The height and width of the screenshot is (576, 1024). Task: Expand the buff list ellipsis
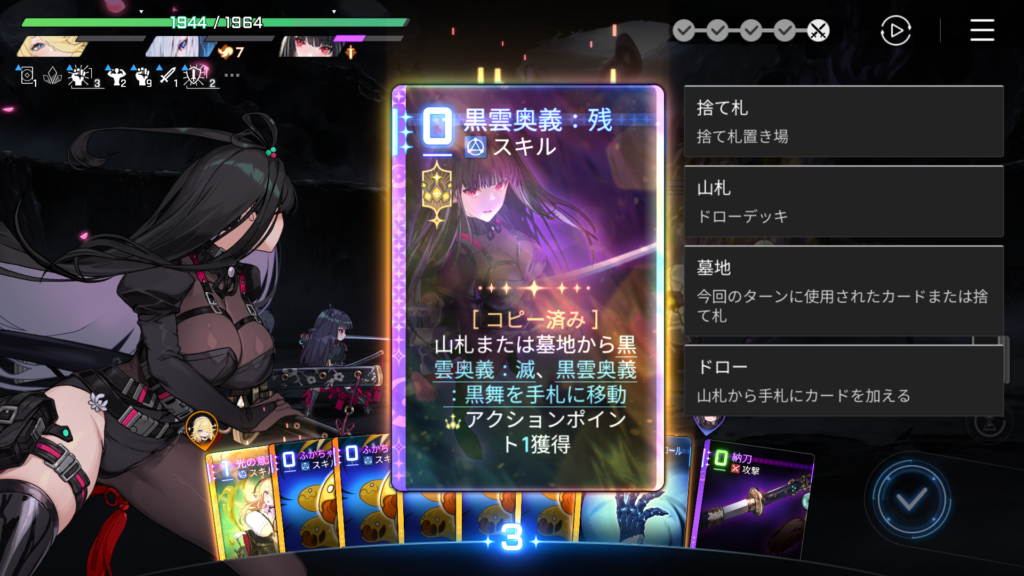coord(232,75)
